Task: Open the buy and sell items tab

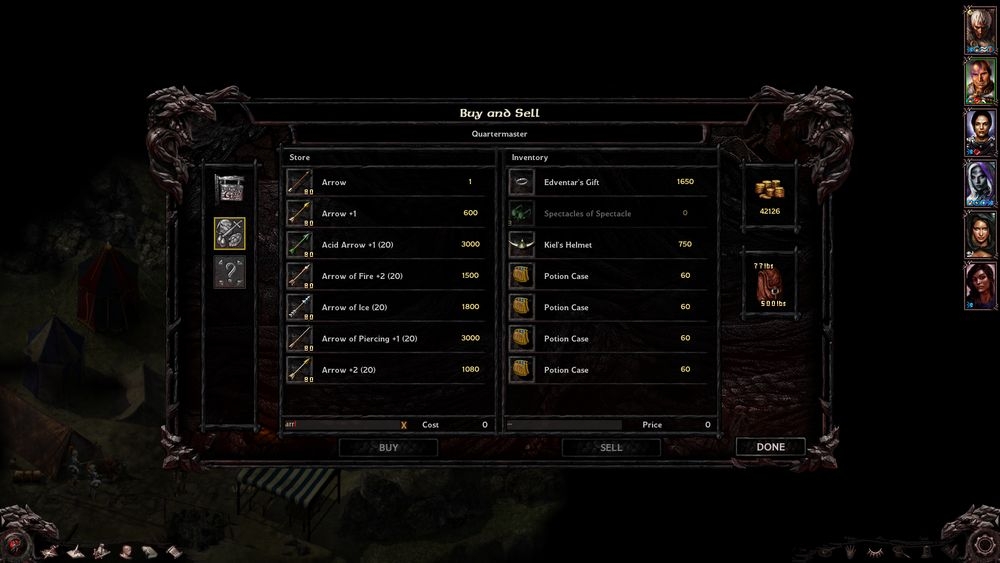Action: (x=230, y=233)
